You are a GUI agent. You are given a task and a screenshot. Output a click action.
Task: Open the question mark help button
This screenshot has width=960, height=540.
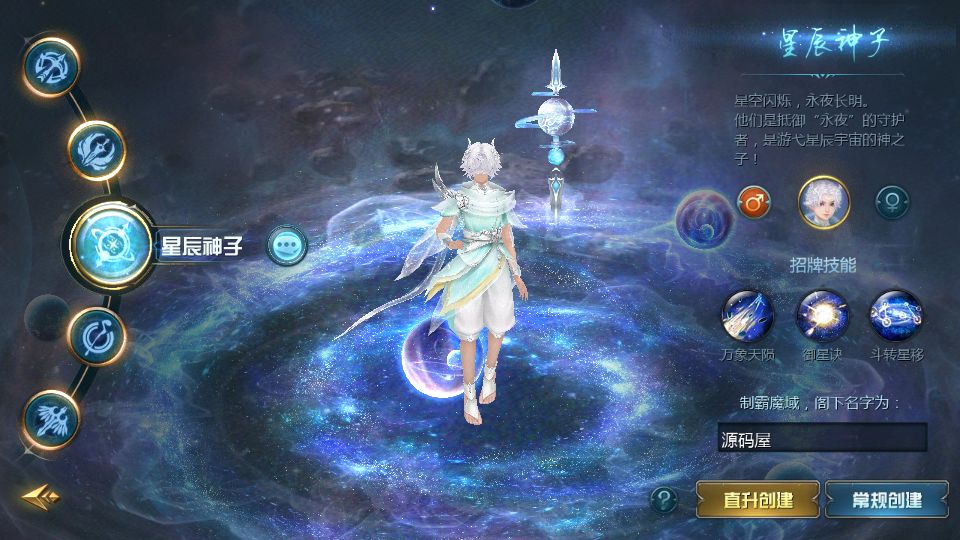click(x=664, y=499)
